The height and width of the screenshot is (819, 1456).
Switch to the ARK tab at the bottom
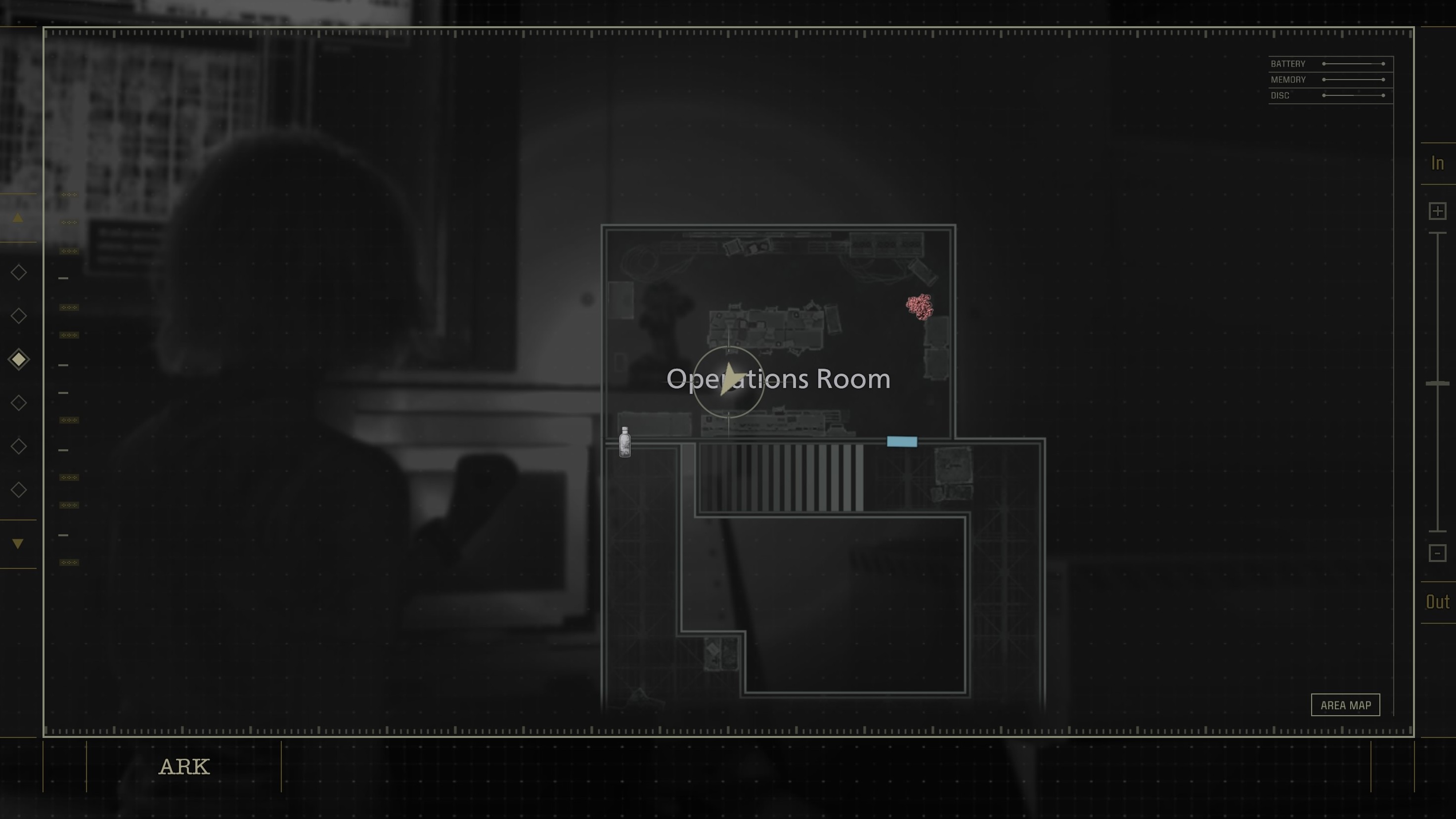coord(184,767)
